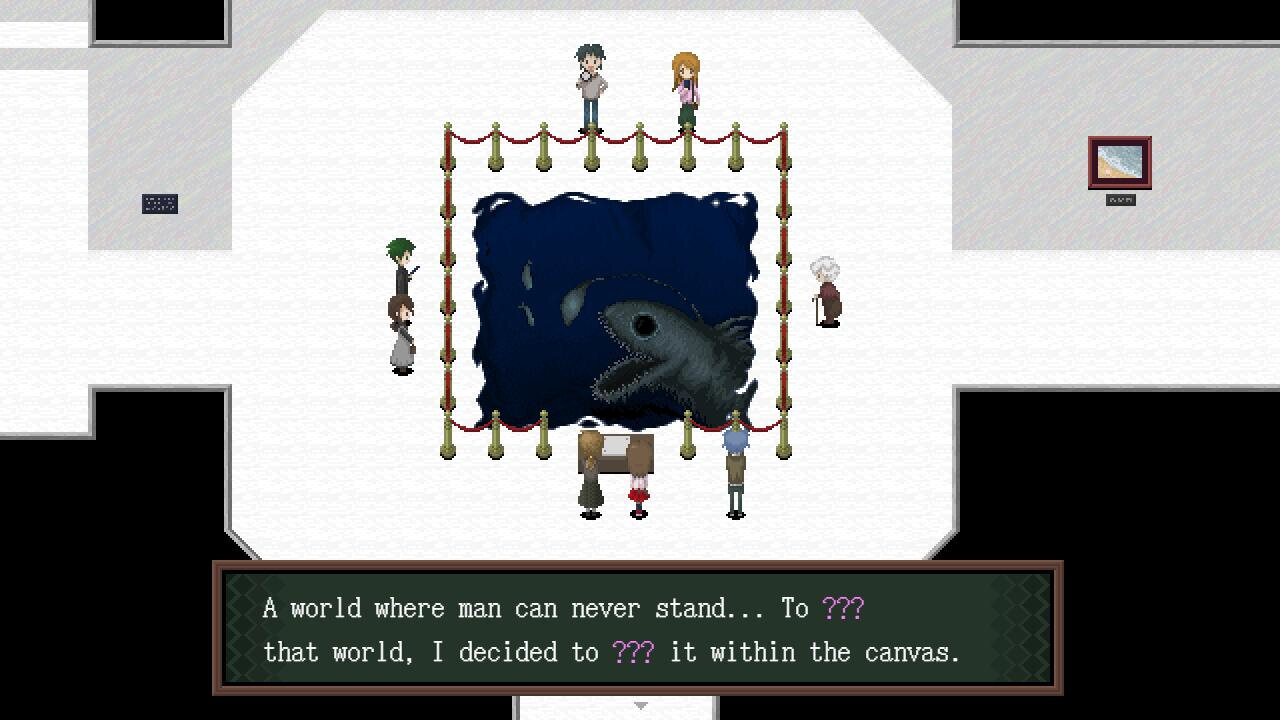Open the beach painting on the right wall

click(x=1122, y=163)
